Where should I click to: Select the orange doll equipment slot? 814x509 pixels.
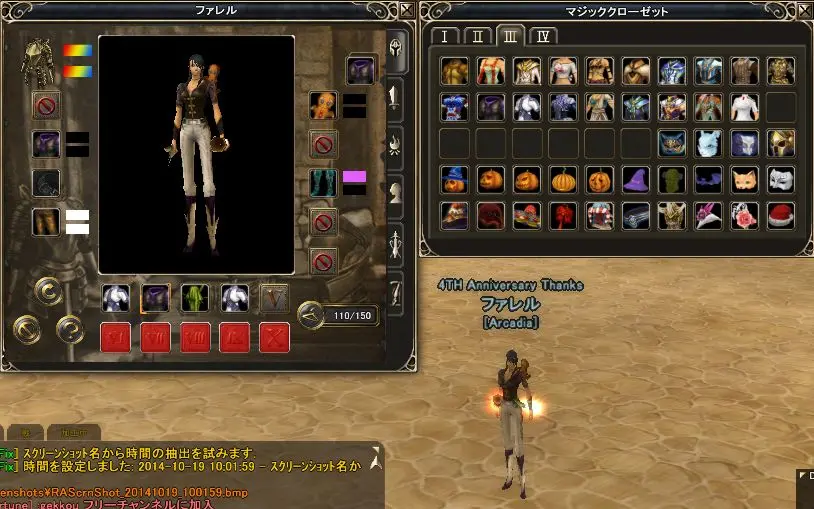coord(323,105)
